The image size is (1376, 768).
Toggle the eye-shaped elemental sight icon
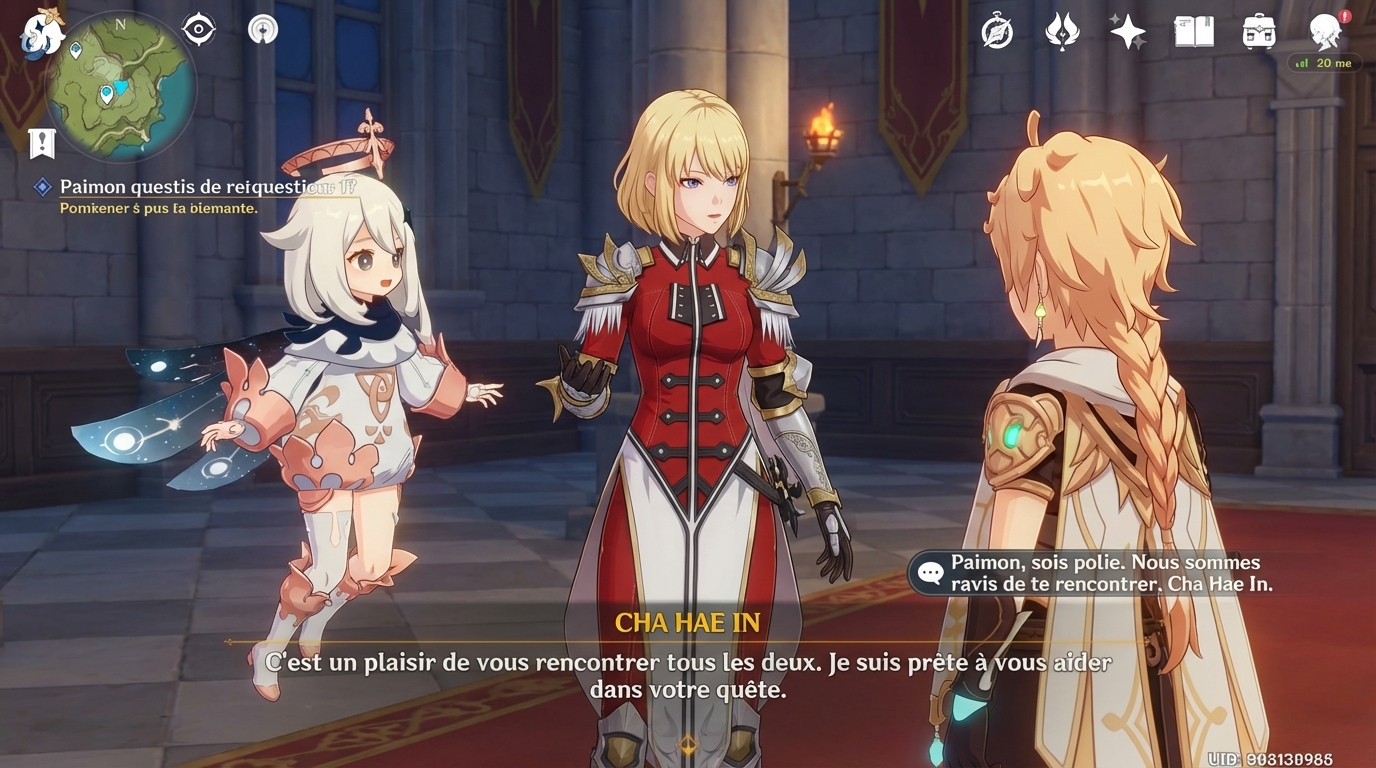click(x=198, y=30)
